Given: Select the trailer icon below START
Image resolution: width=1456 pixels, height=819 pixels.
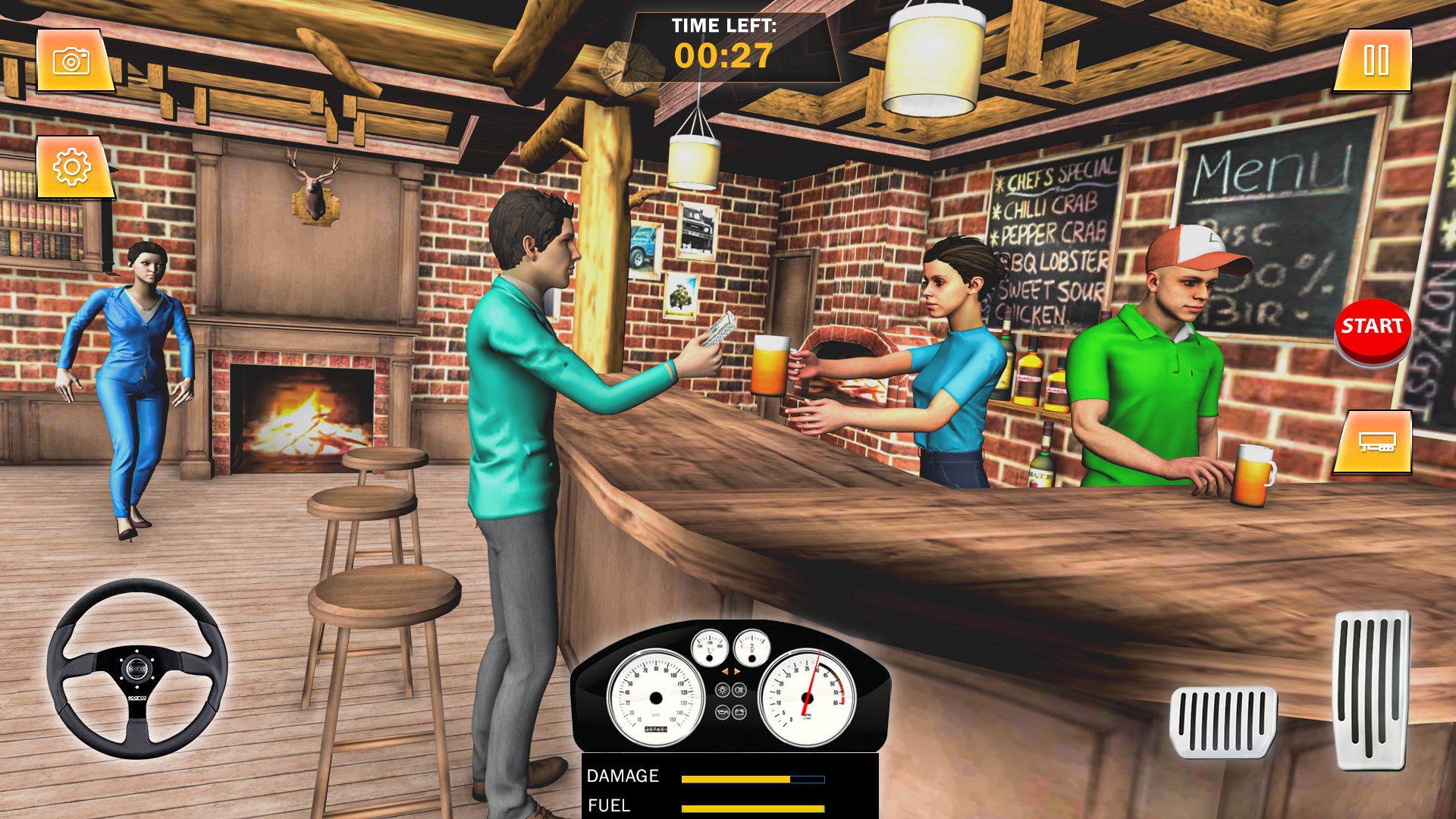Looking at the screenshot, I should (1373, 442).
